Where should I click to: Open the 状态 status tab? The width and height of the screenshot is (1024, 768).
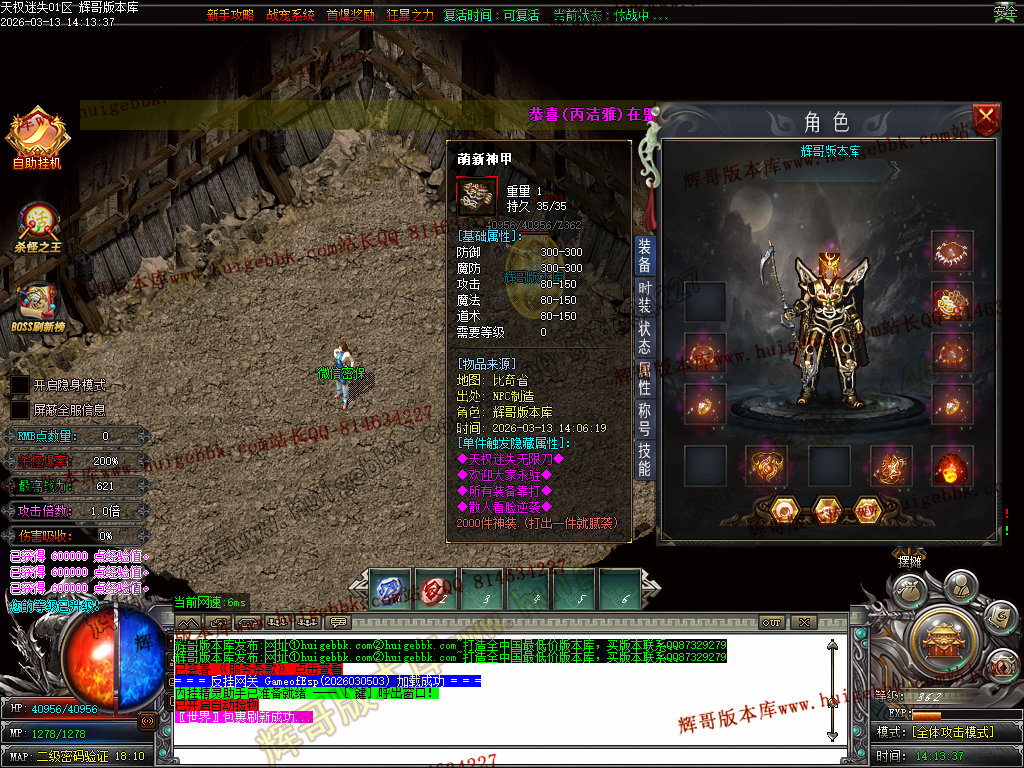point(645,337)
